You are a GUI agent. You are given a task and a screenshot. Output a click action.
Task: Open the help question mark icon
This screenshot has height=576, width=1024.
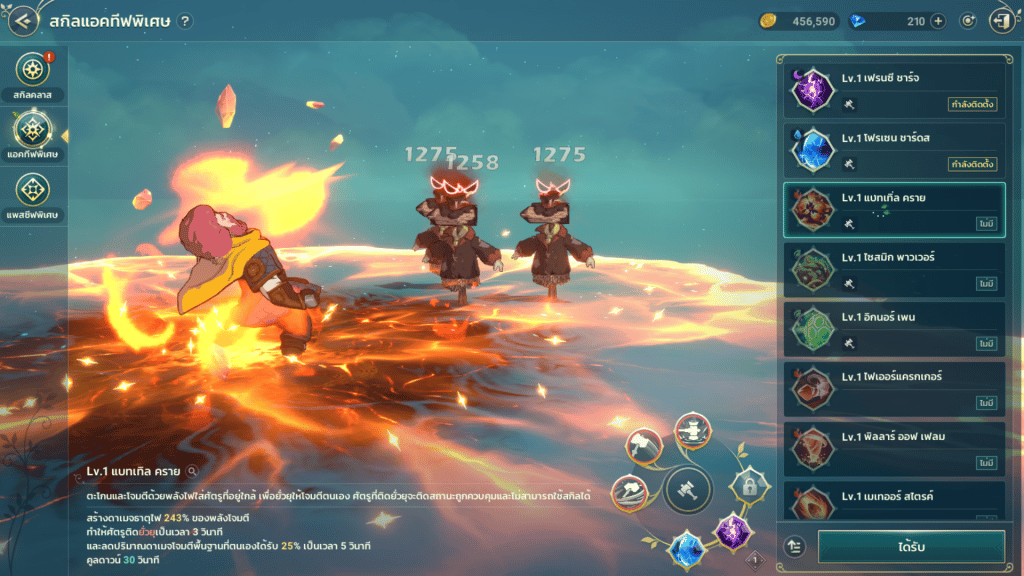(x=185, y=22)
